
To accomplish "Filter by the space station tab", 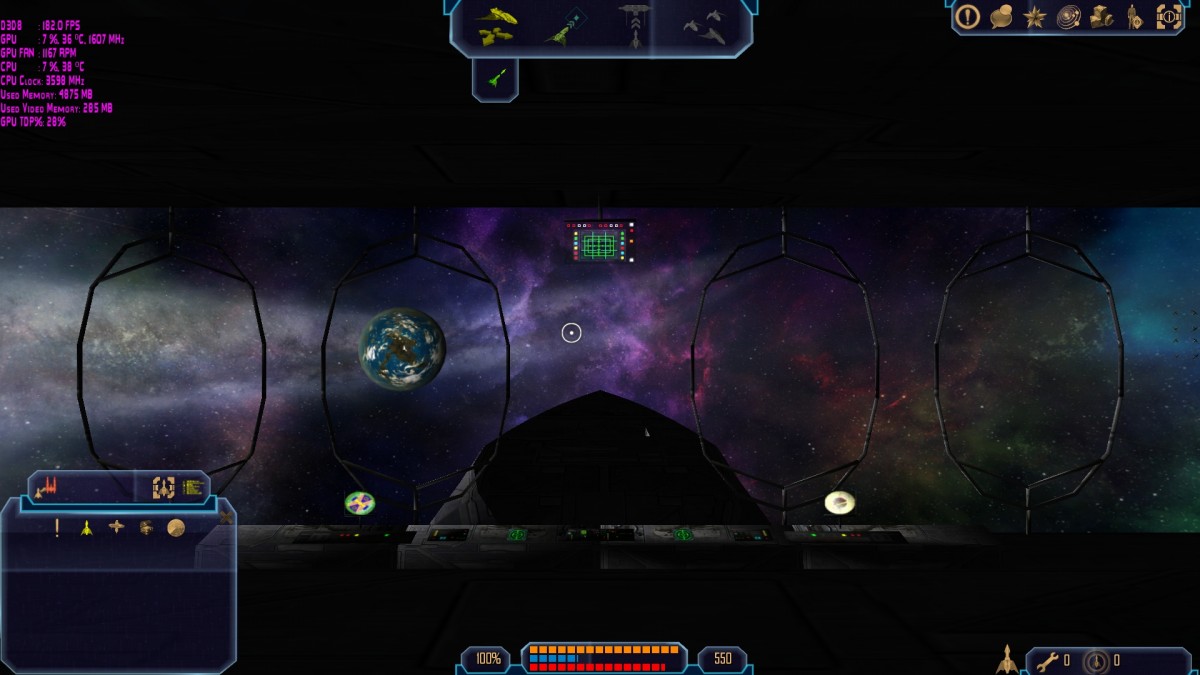I will tap(117, 527).
